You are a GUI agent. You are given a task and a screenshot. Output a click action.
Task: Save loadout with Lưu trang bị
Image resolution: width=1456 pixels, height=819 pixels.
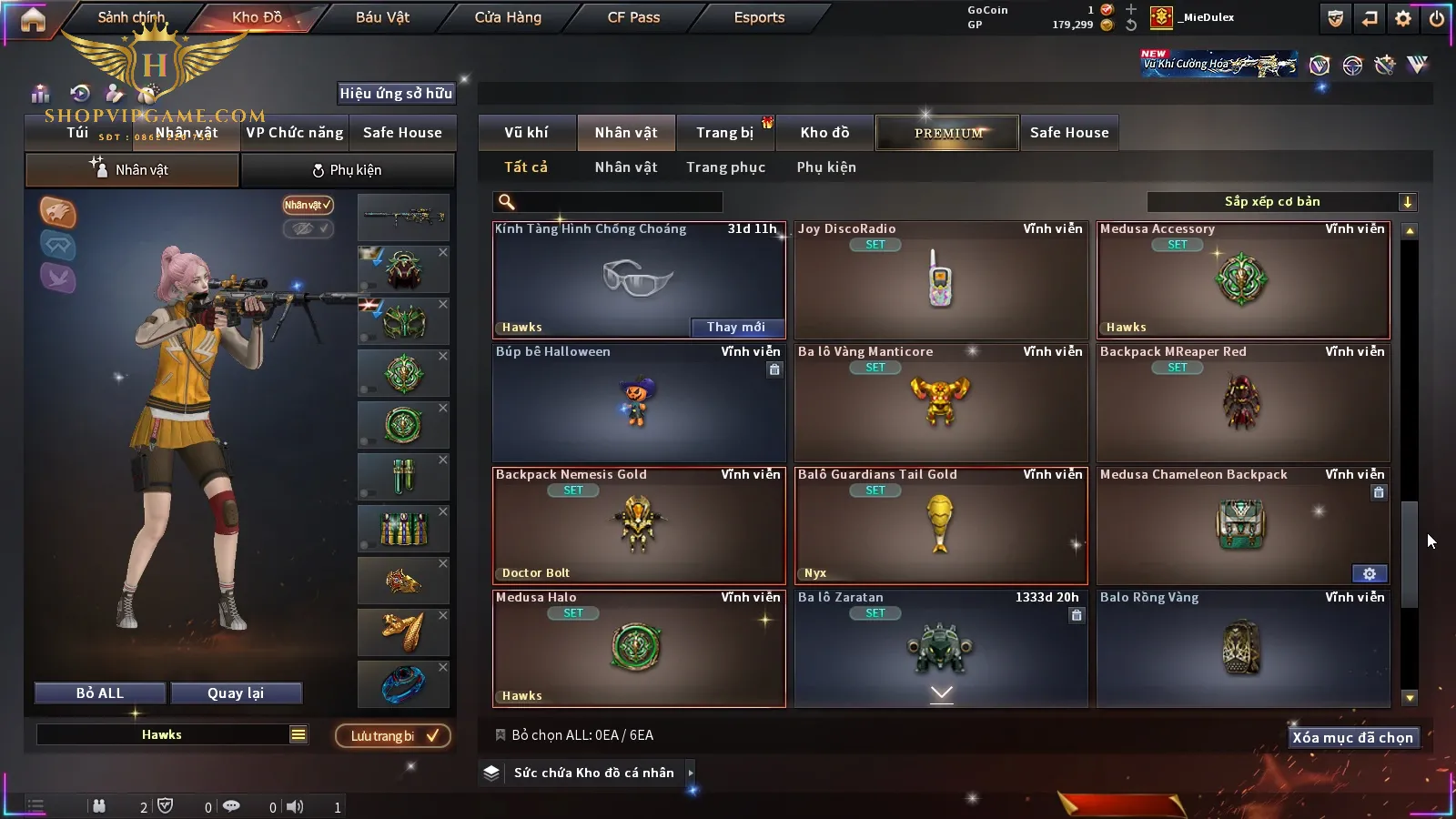coord(393,736)
